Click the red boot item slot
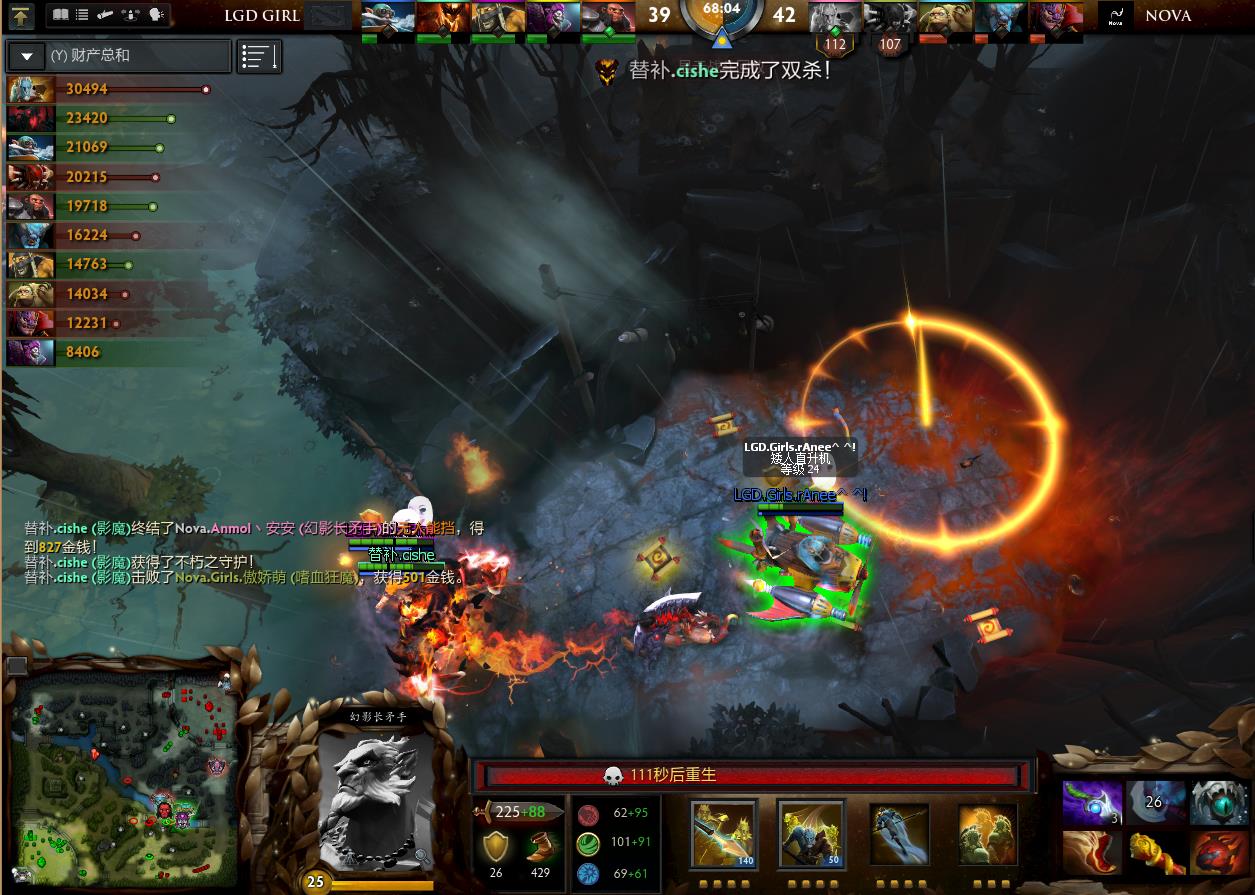Image resolution: width=1255 pixels, height=895 pixels. point(1091,853)
